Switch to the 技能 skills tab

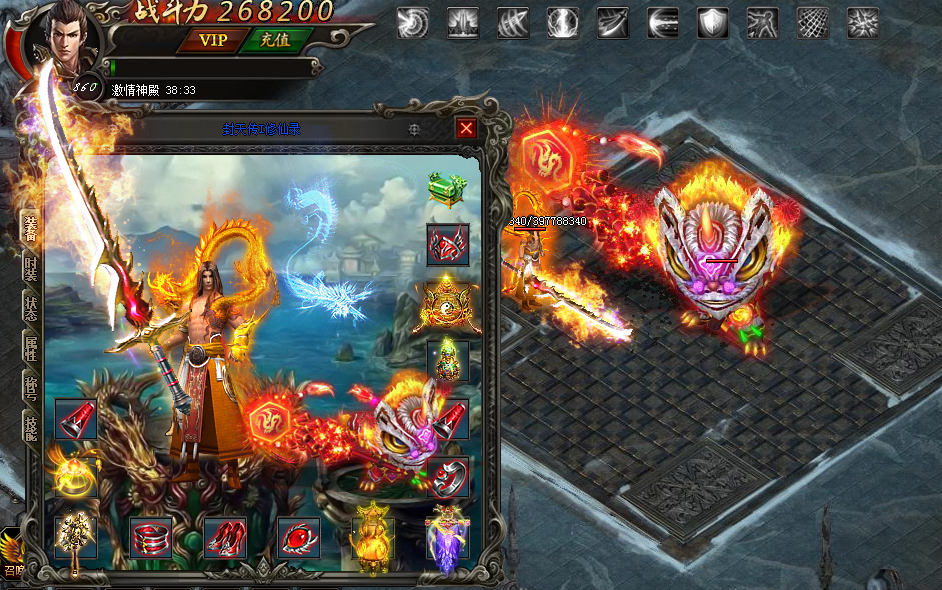click(x=31, y=428)
